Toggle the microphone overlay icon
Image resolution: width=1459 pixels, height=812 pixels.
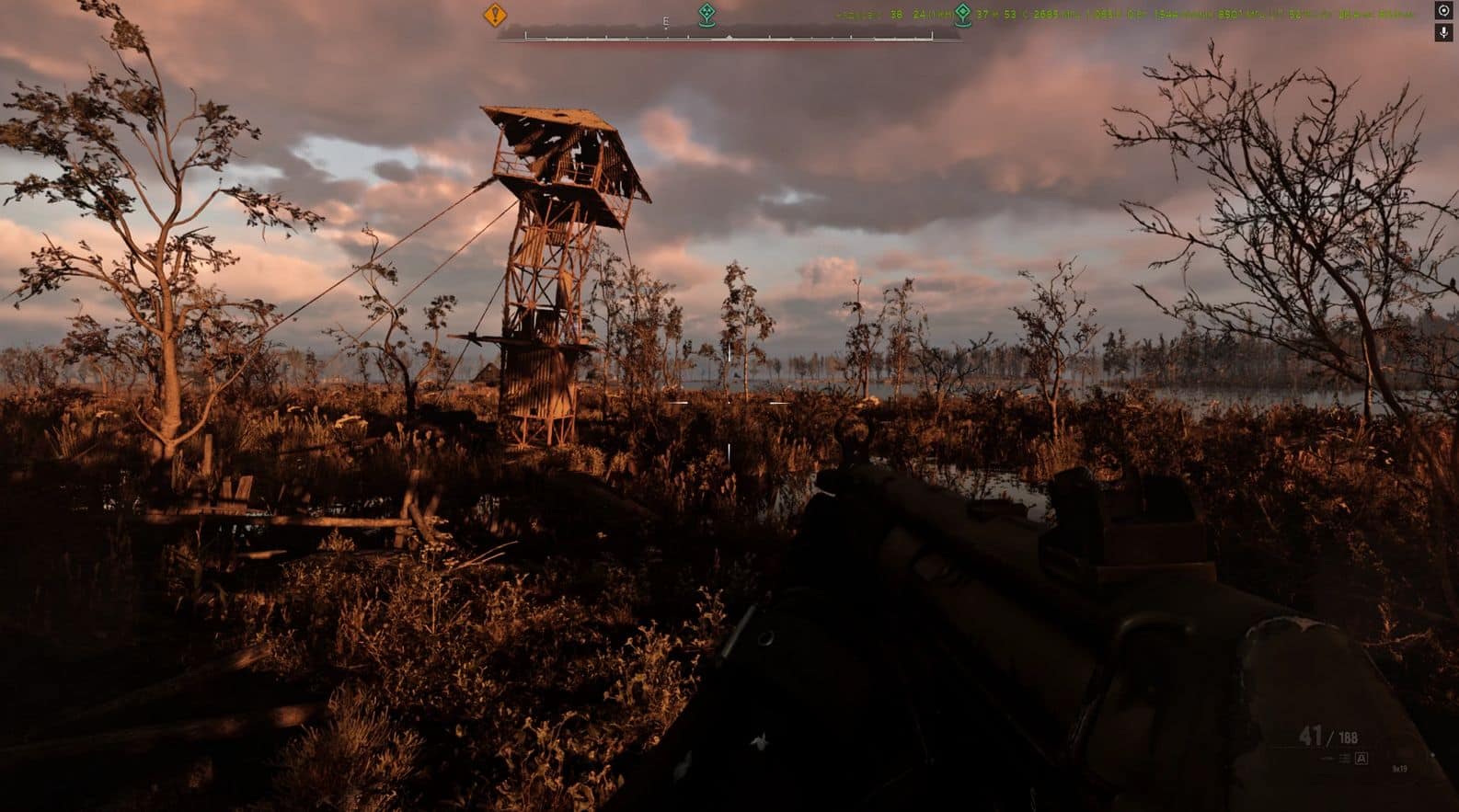coord(1443,32)
